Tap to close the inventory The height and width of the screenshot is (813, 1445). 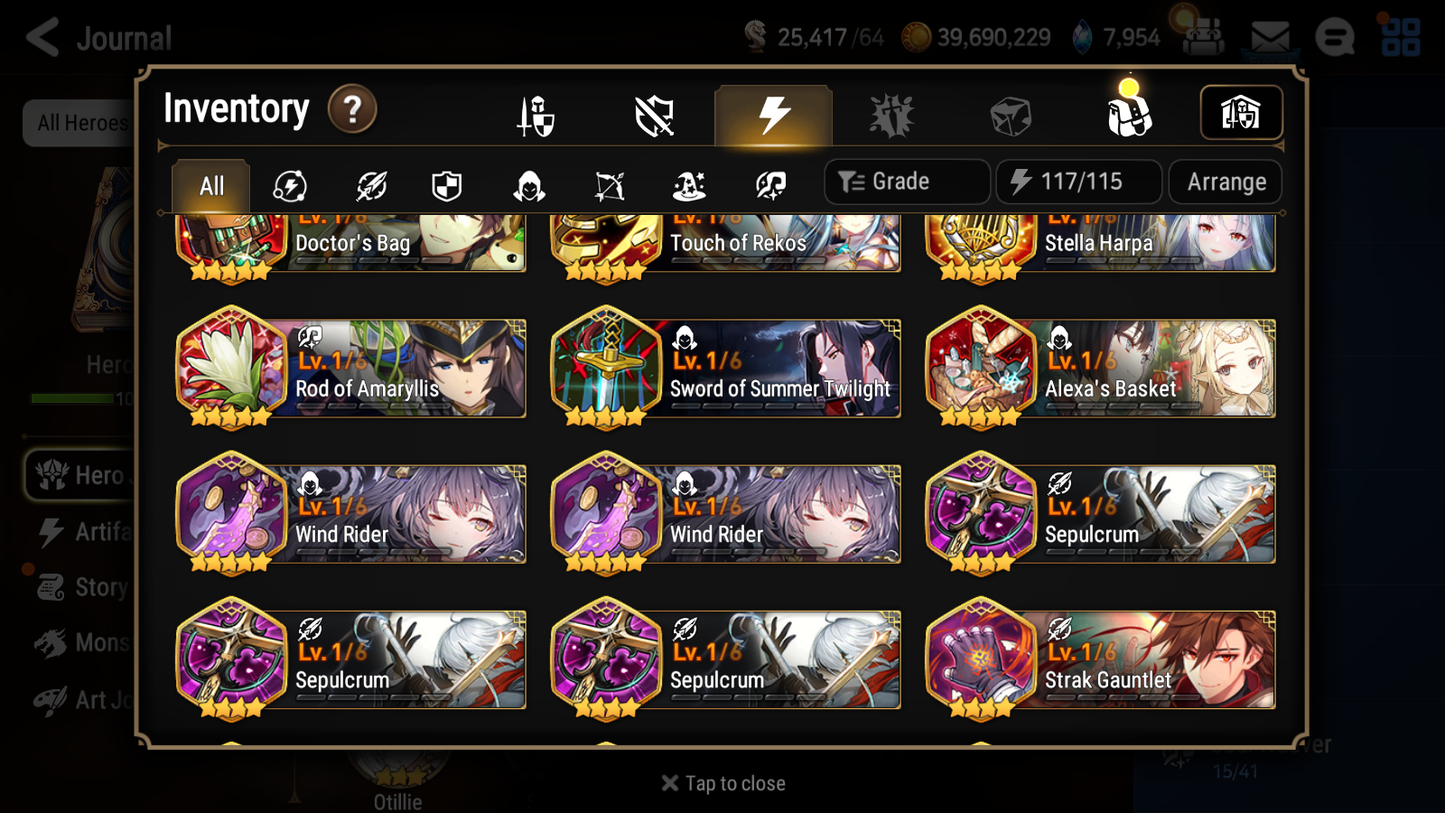722,783
